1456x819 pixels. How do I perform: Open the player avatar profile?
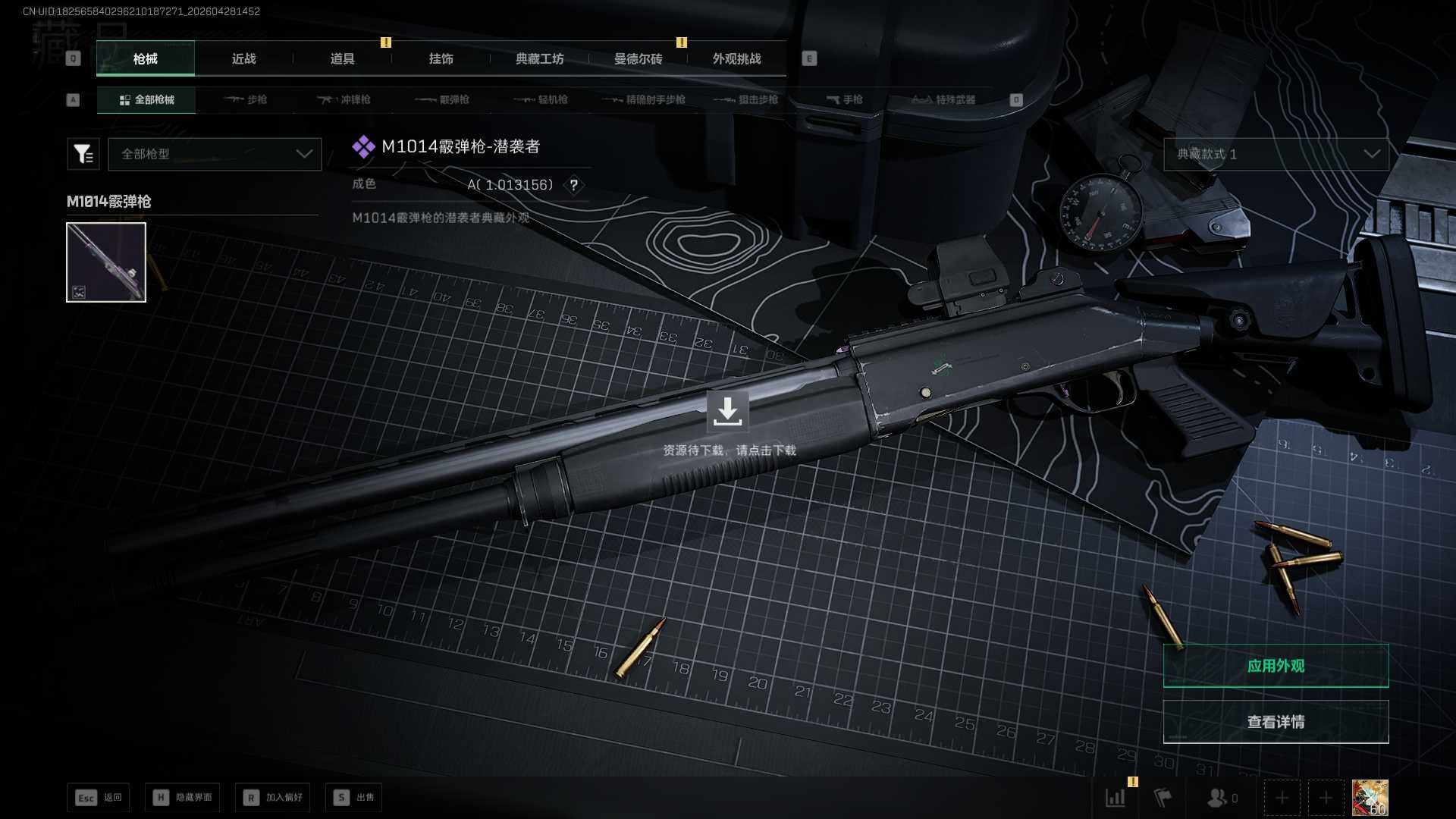coord(1370,798)
